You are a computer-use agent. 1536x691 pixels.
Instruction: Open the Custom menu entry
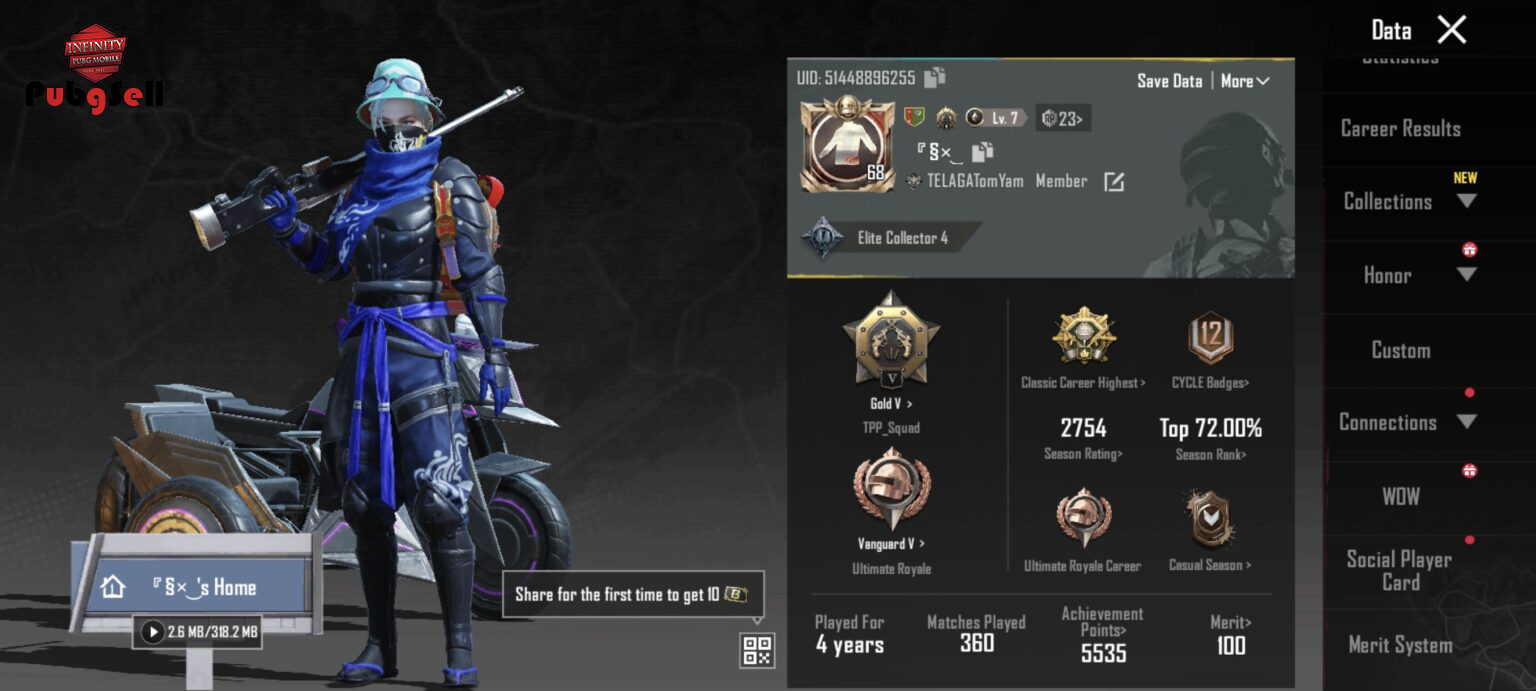1400,350
